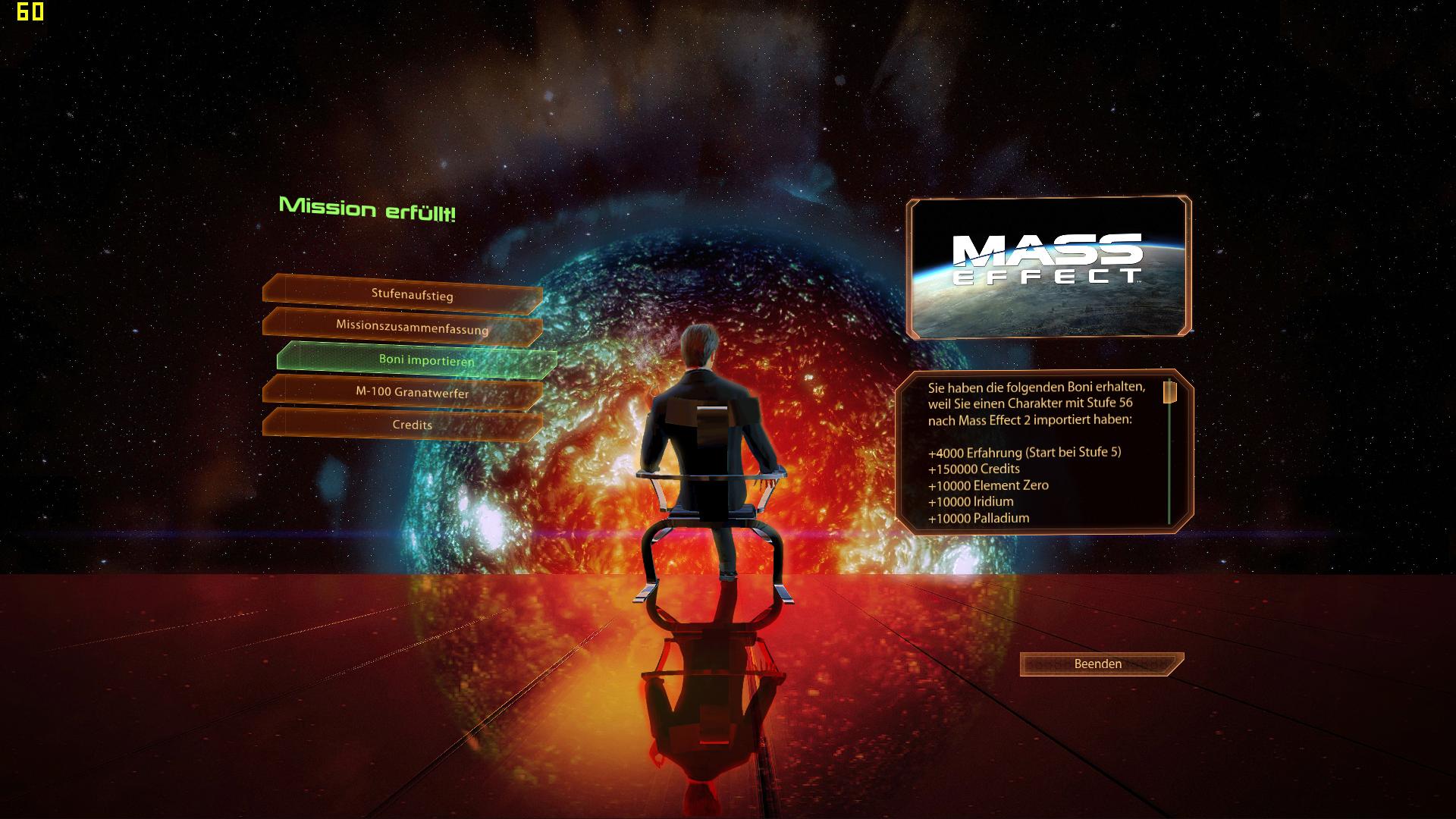Click the bonus description scrollbar handle

pyautogui.click(x=1169, y=392)
